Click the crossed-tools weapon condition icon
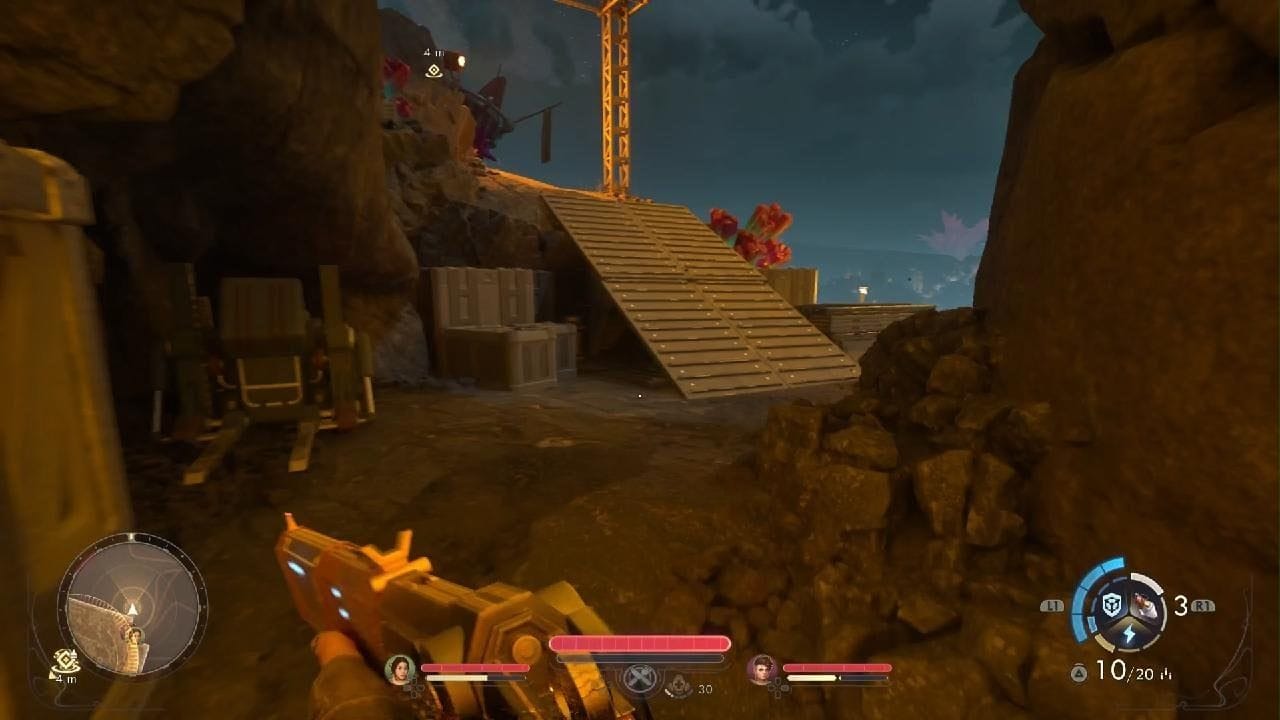The width and height of the screenshot is (1280, 720). (639, 678)
